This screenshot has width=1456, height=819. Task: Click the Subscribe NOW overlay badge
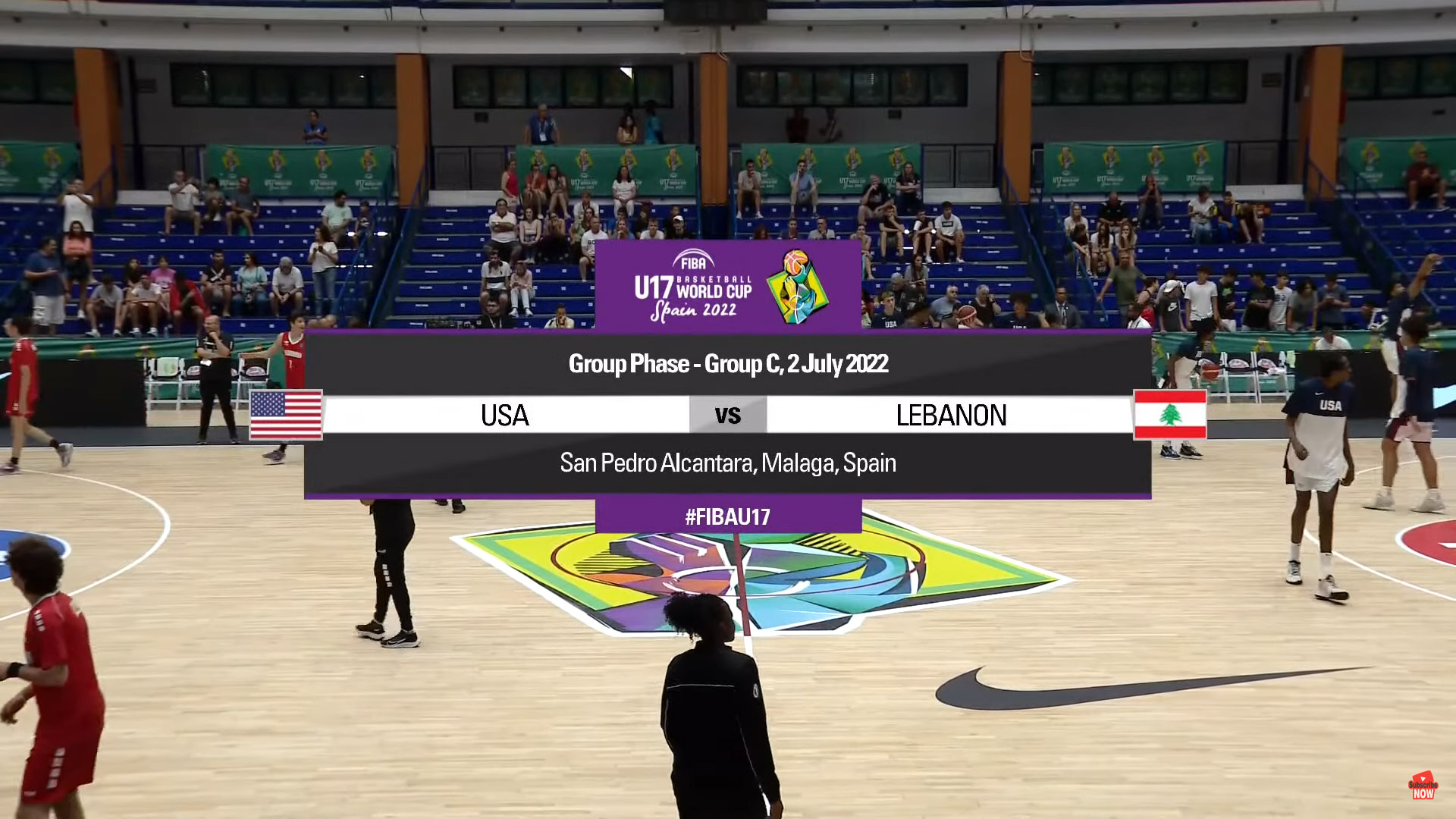tap(1423, 787)
